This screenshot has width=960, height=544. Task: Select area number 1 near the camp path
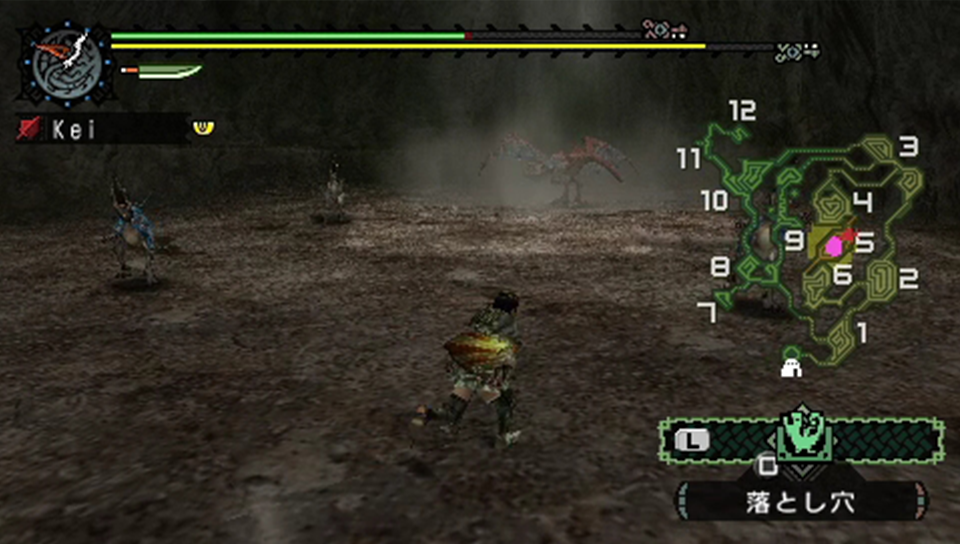click(x=861, y=331)
